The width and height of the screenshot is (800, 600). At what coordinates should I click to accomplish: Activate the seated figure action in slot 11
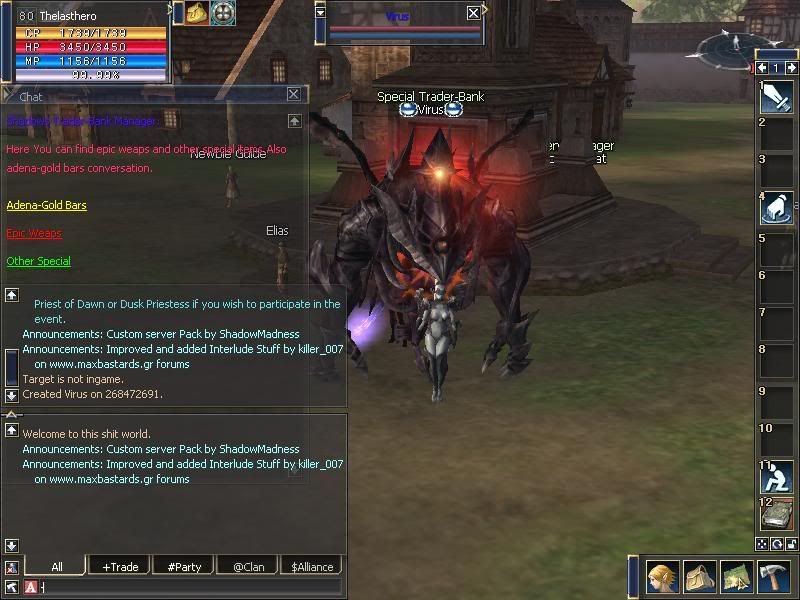[777, 477]
